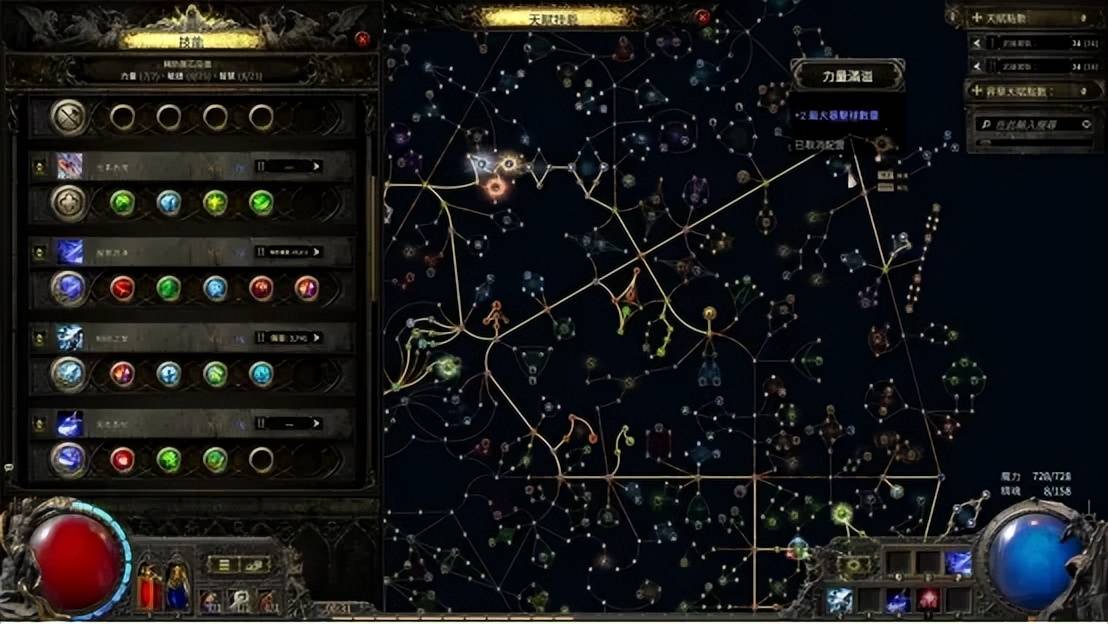Select the first skill row's portrait icon
The width and height of the screenshot is (1108, 624).
point(69,165)
